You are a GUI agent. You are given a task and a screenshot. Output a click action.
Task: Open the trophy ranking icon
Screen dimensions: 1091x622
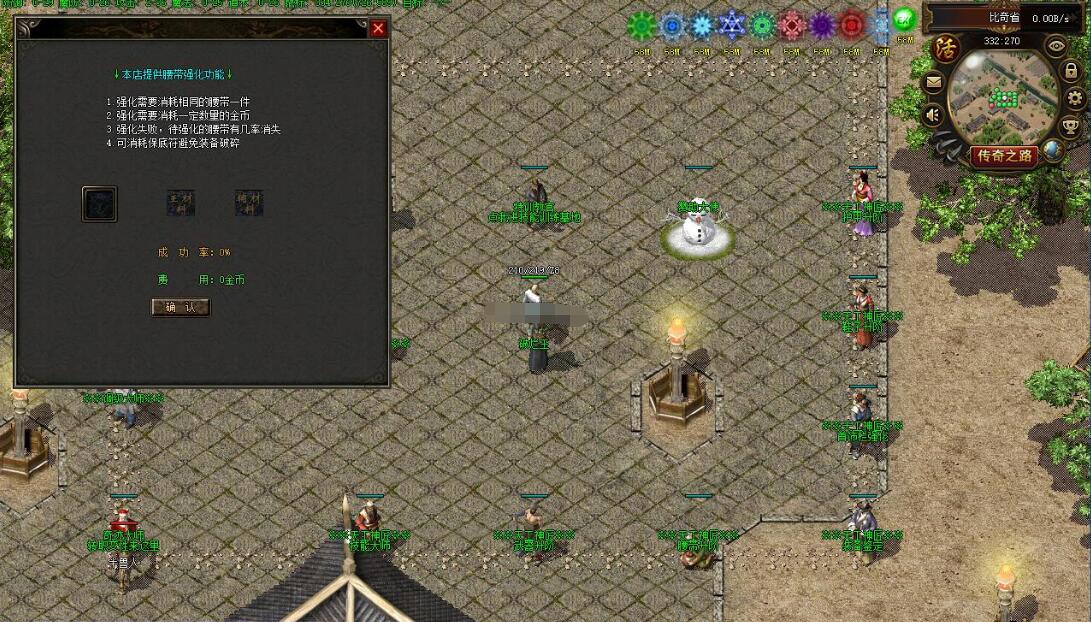click(1071, 126)
